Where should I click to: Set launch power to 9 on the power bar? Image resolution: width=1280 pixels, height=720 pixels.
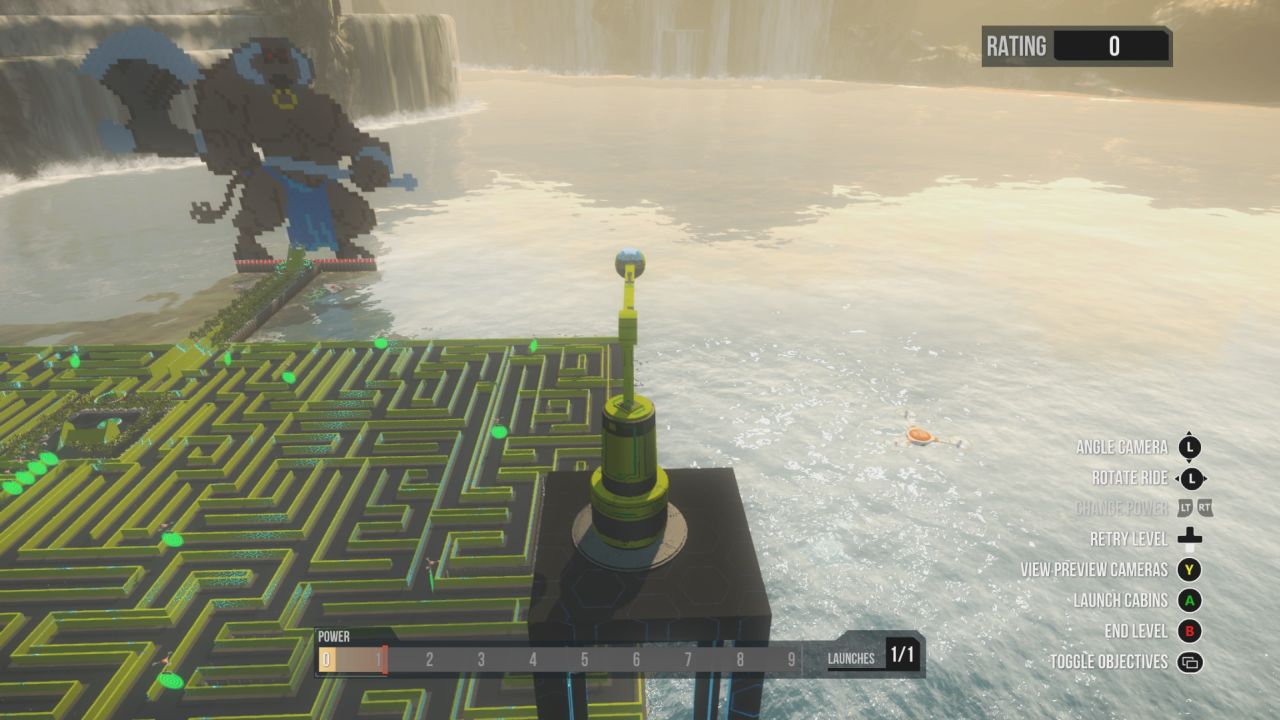point(791,659)
